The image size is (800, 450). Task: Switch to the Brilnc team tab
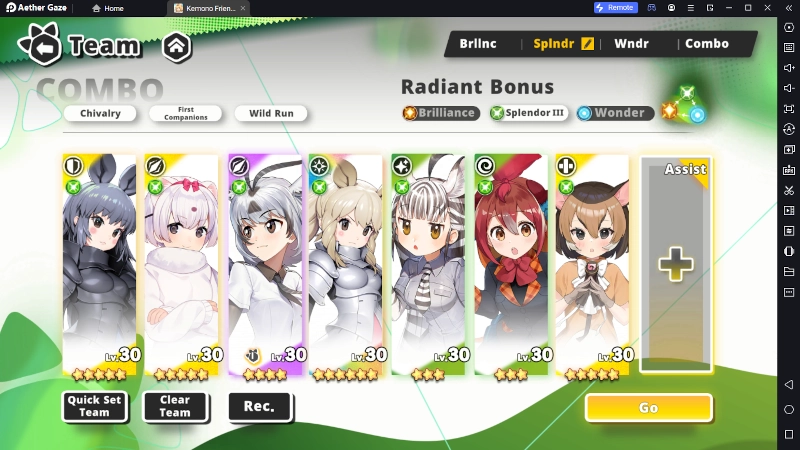coord(478,44)
